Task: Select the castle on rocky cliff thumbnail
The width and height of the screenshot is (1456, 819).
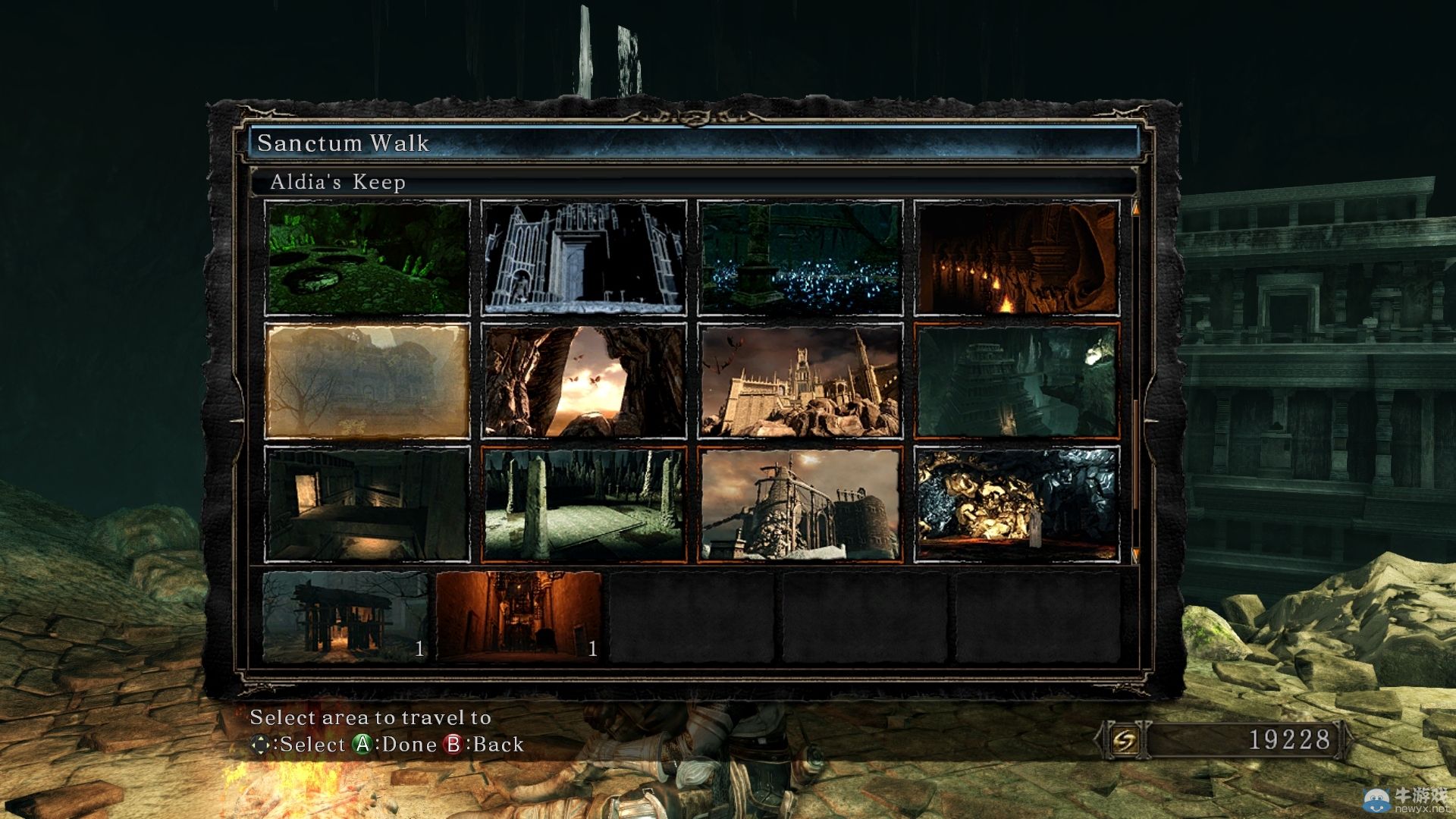Action: [x=800, y=381]
